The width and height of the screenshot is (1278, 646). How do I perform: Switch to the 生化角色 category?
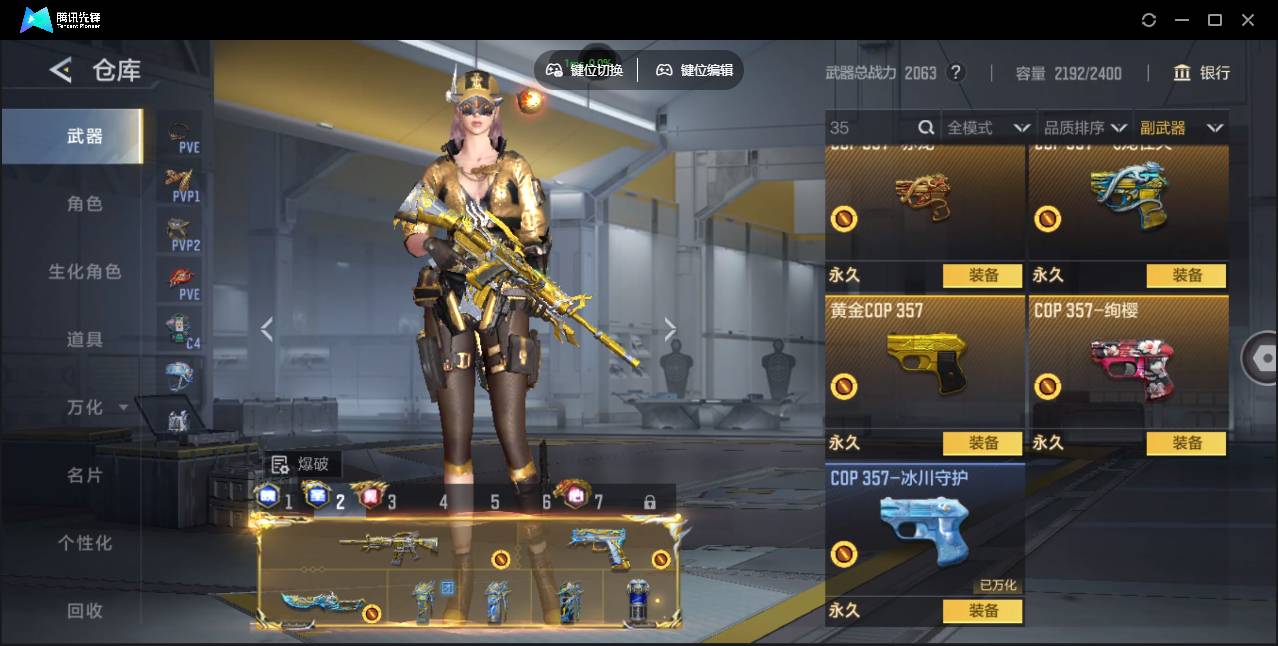[84, 272]
